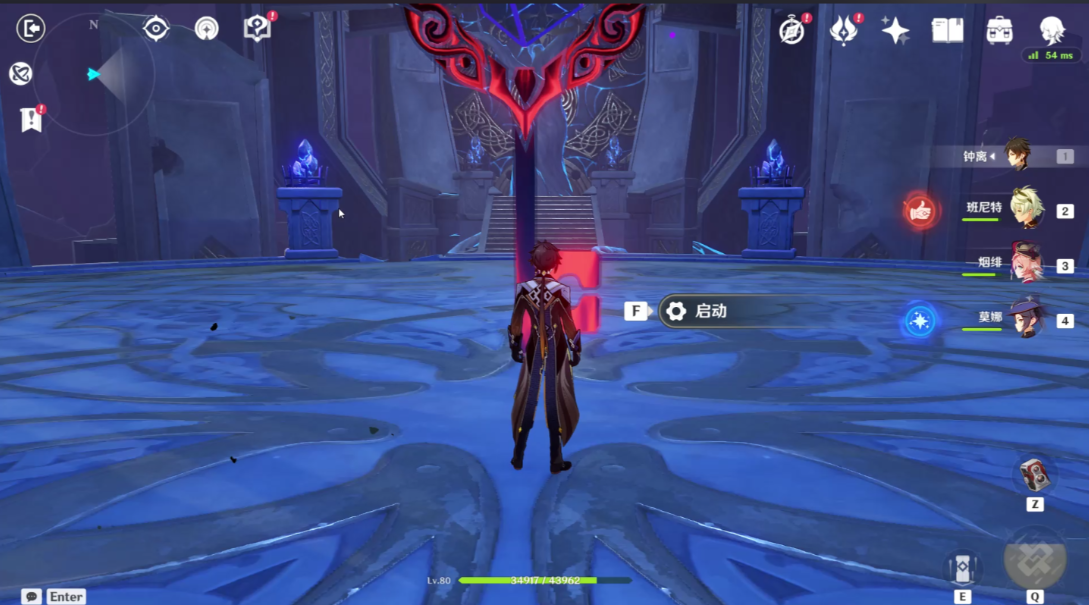Open the backpack inventory
Image resolution: width=1089 pixels, height=605 pixels.
tap(998, 30)
